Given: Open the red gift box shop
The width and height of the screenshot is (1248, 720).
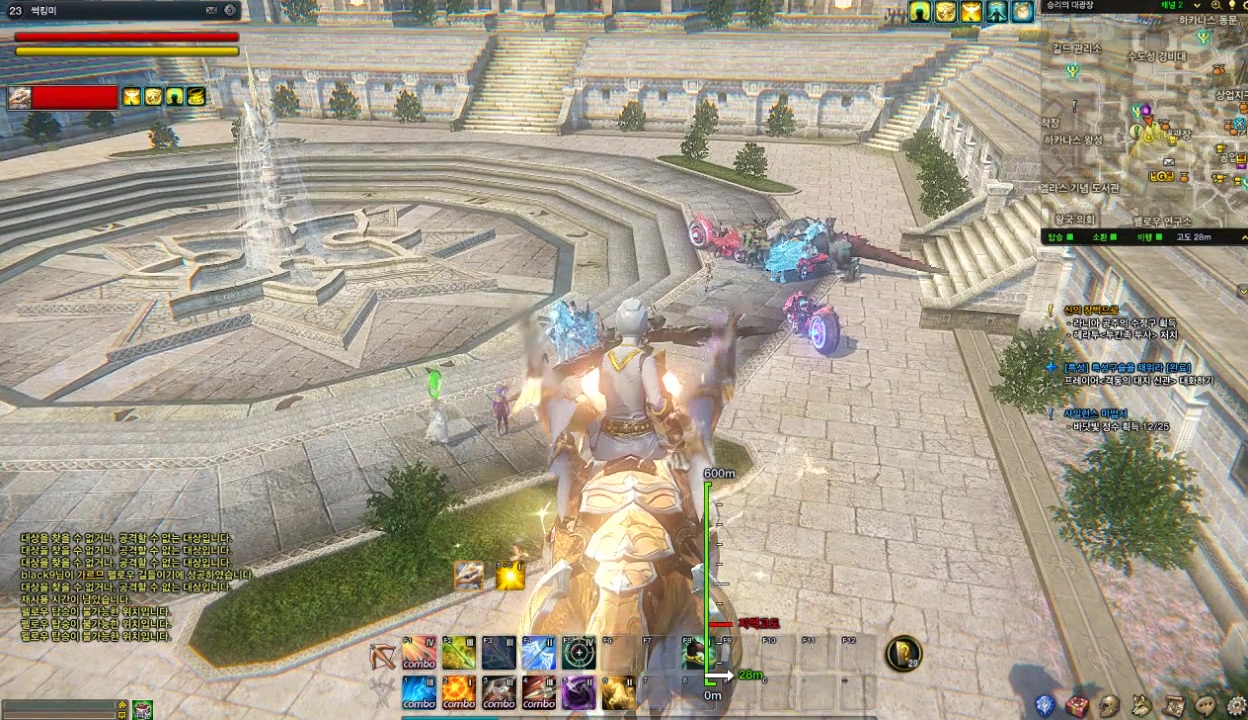Looking at the screenshot, I should (x=1076, y=706).
